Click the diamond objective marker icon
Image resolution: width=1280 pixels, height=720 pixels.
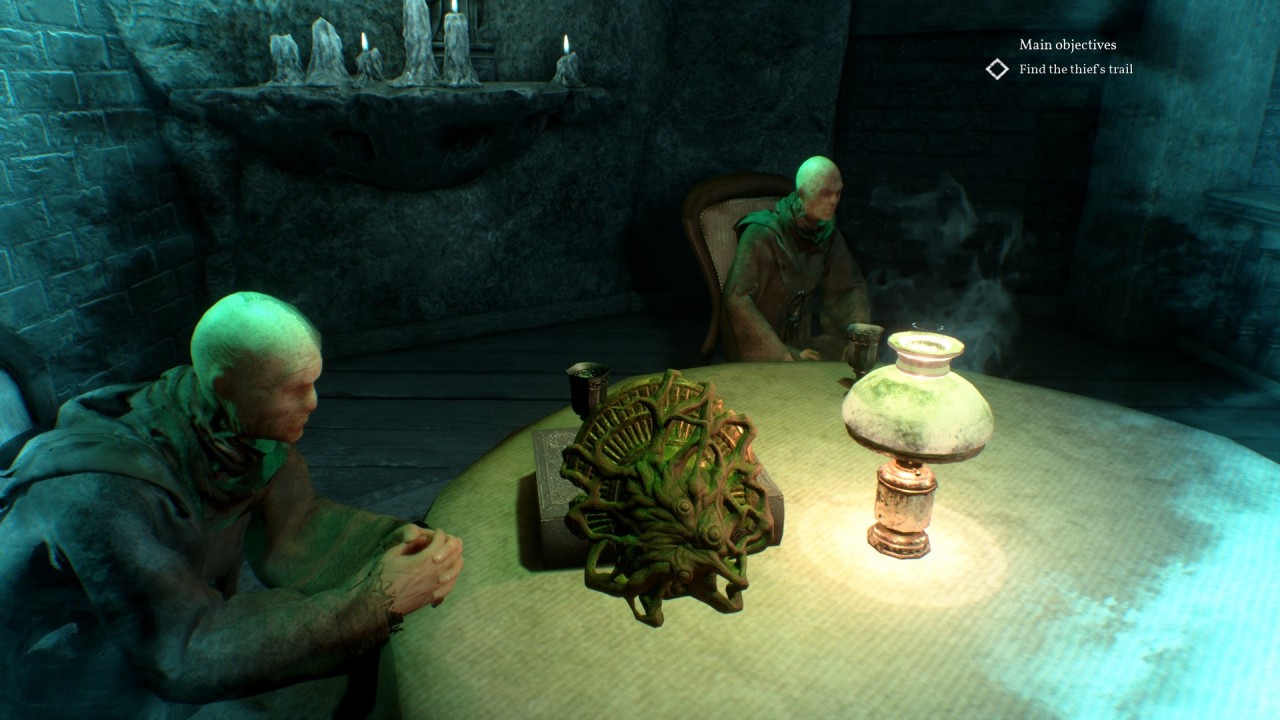[997, 69]
